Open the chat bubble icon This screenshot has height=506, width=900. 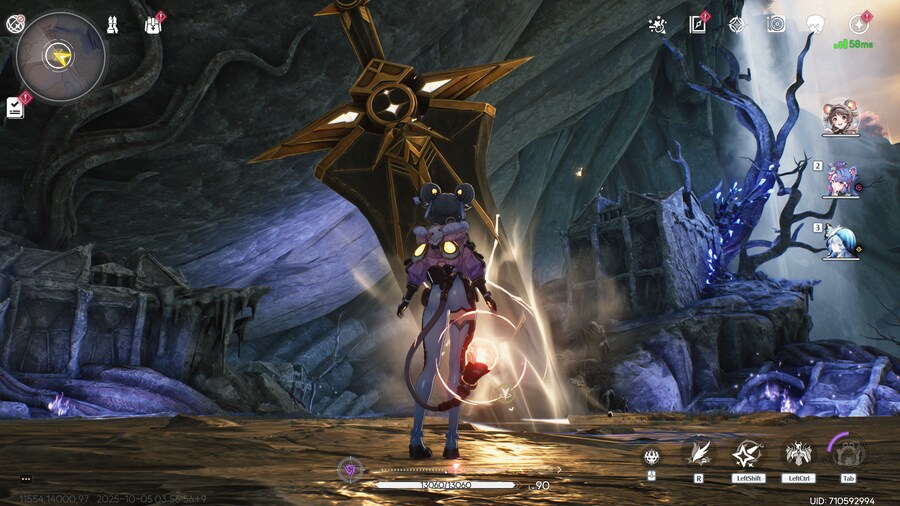26,479
